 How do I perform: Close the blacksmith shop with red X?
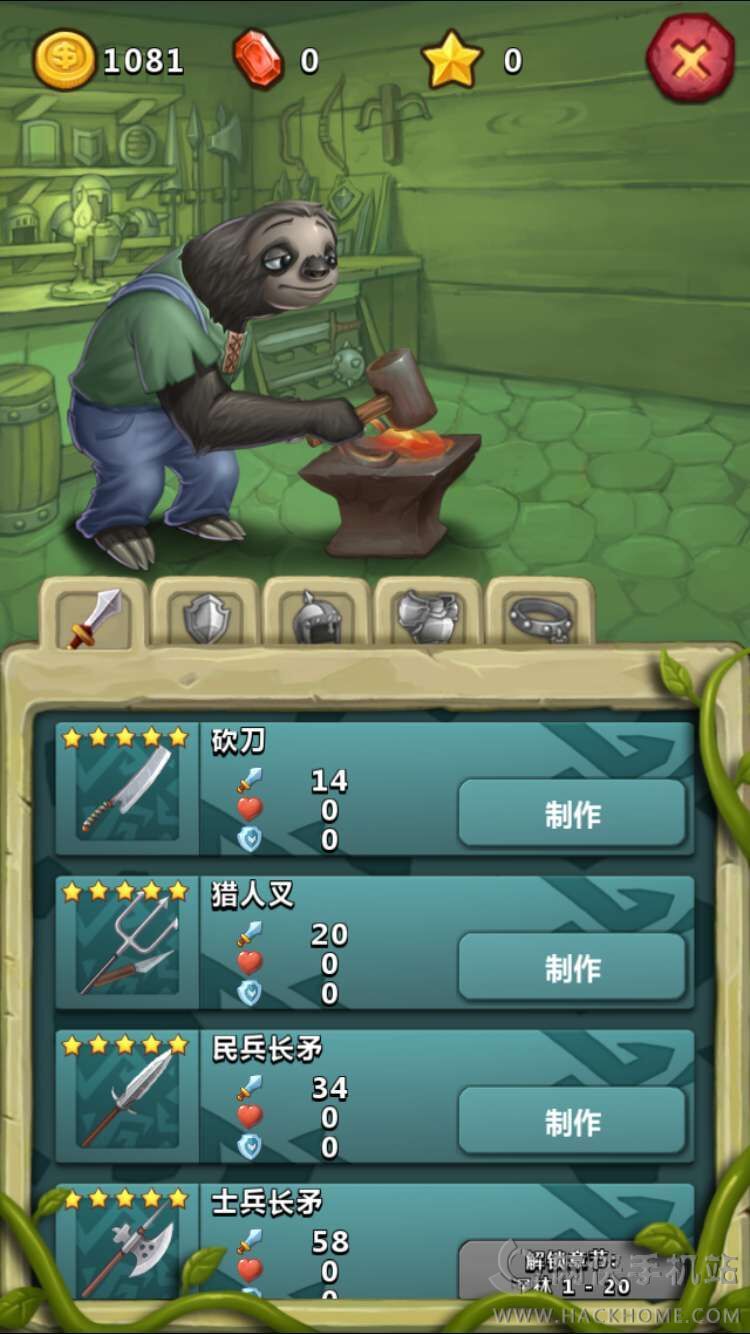(x=691, y=59)
